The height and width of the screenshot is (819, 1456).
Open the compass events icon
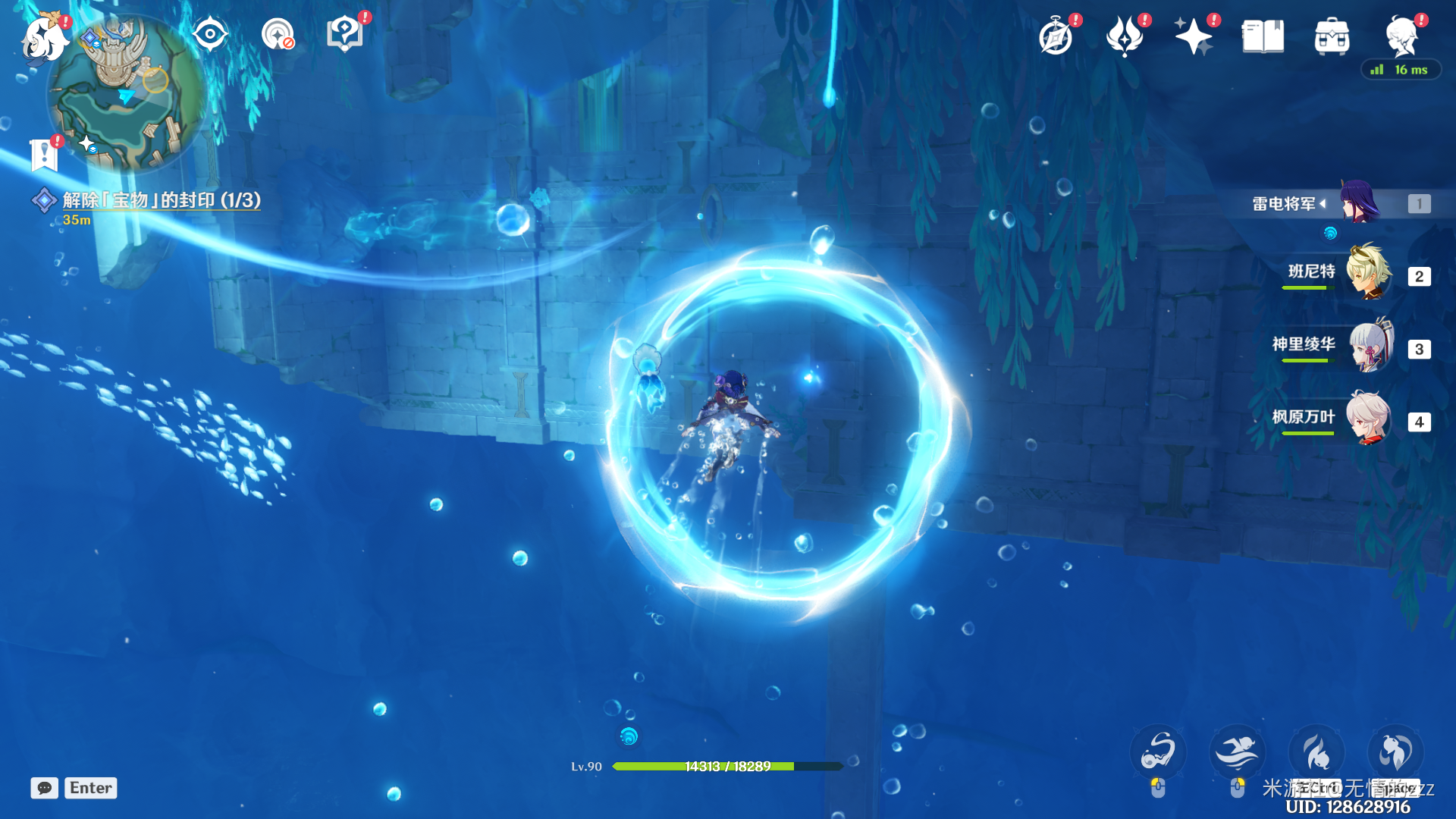[1056, 36]
